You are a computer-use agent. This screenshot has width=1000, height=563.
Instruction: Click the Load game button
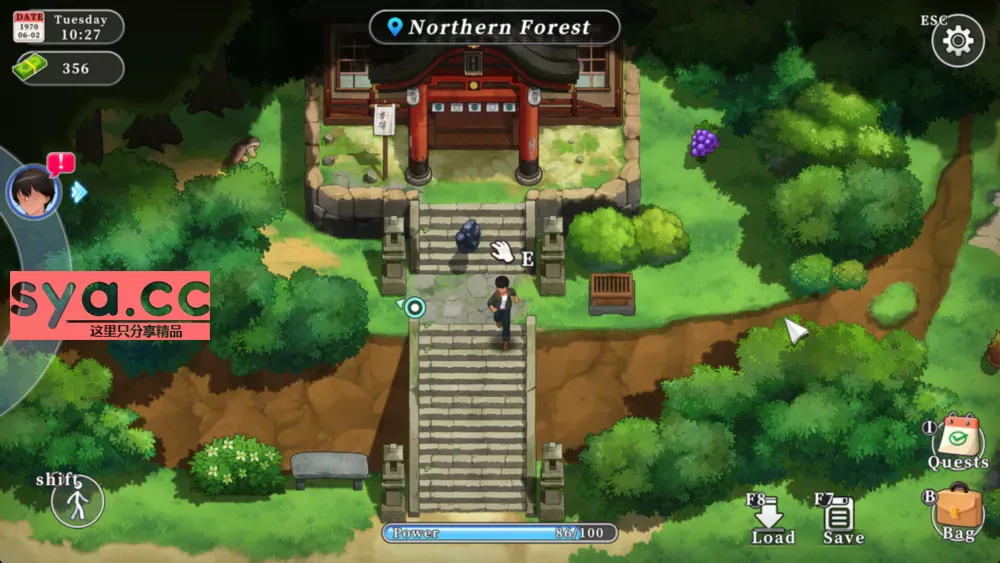771,518
